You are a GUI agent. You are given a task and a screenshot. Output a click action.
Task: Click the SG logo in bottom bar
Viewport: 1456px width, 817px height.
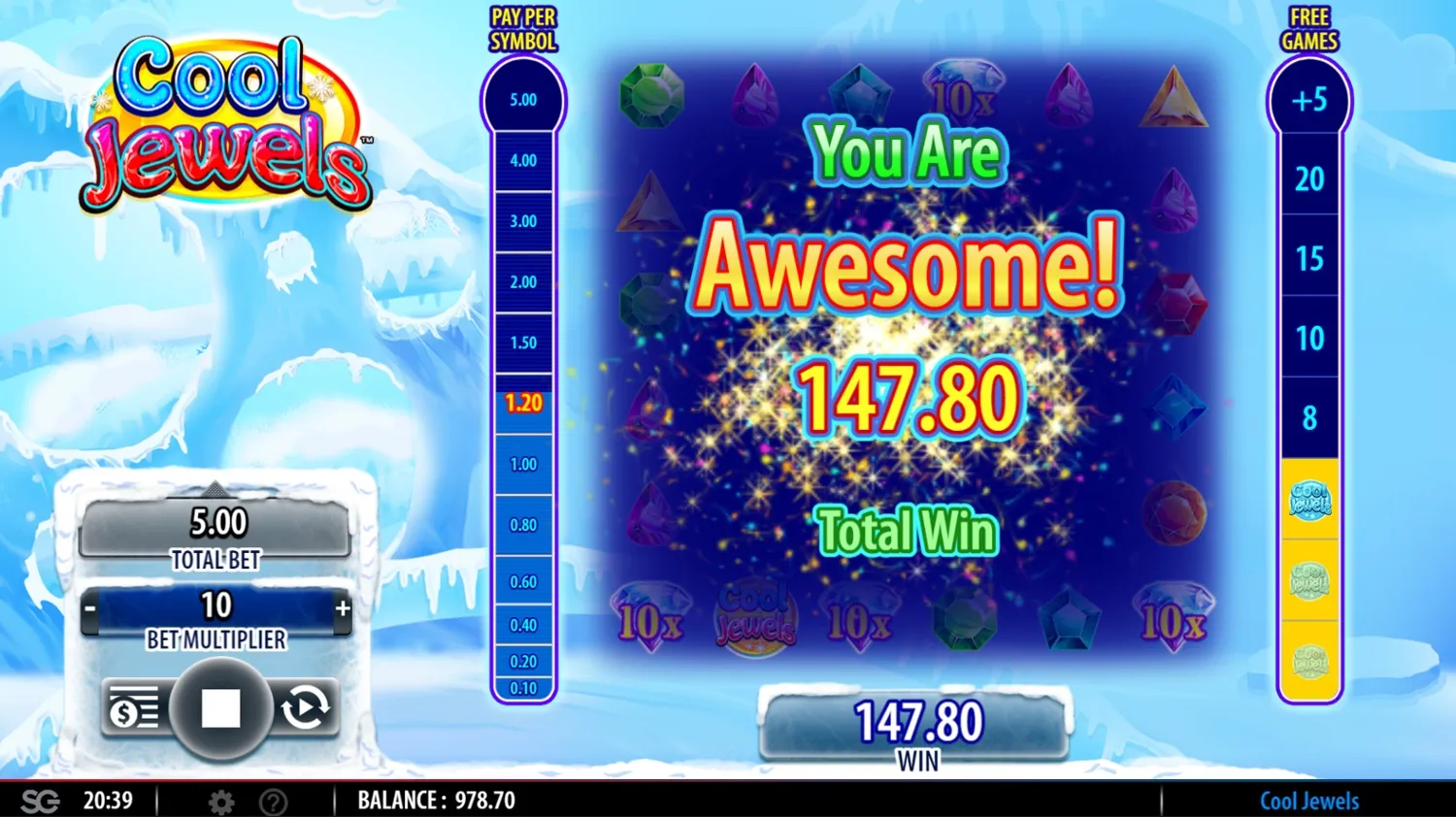pos(40,801)
